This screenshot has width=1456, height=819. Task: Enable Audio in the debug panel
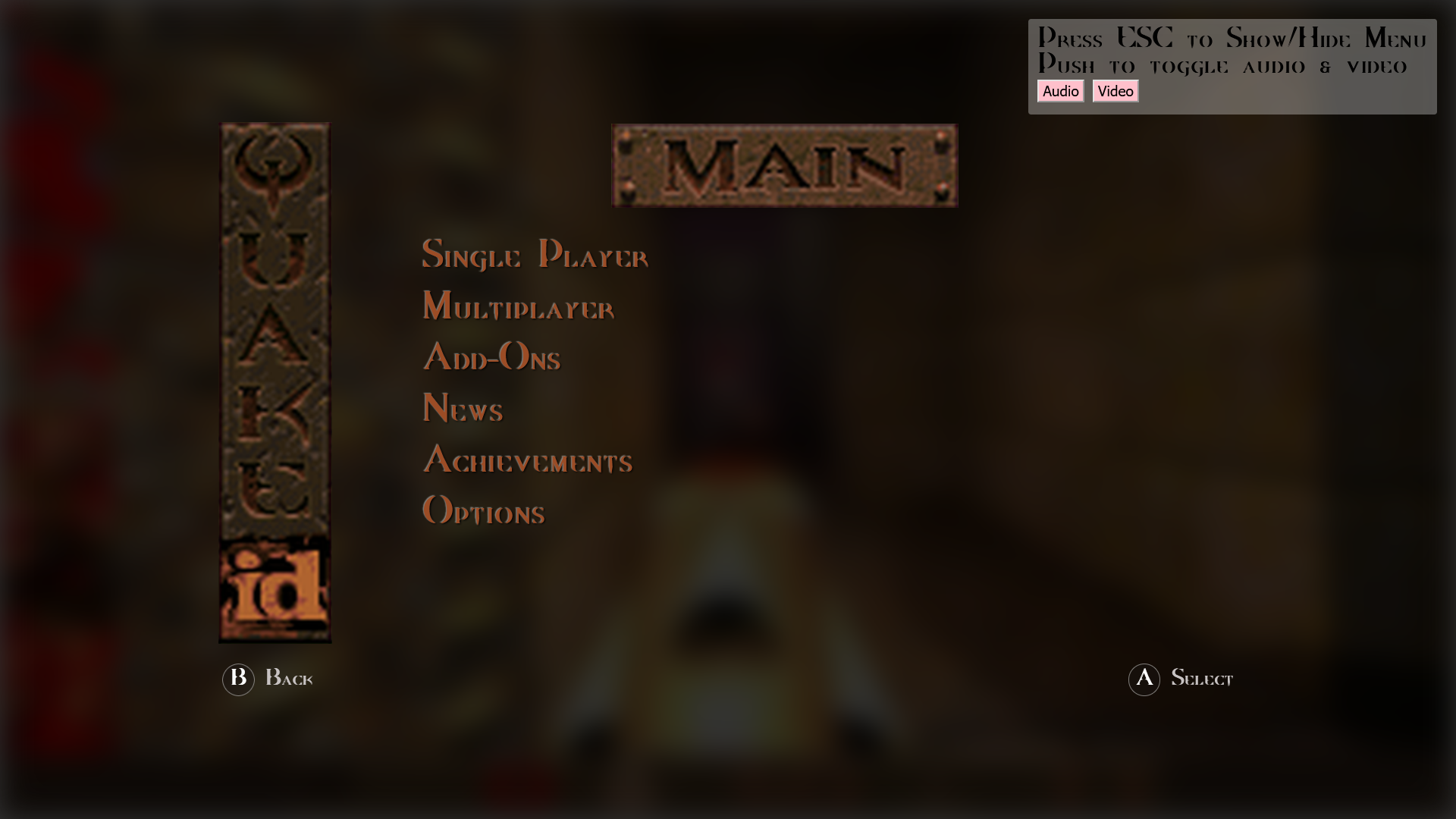pyautogui.click(x=1060, y=91)
